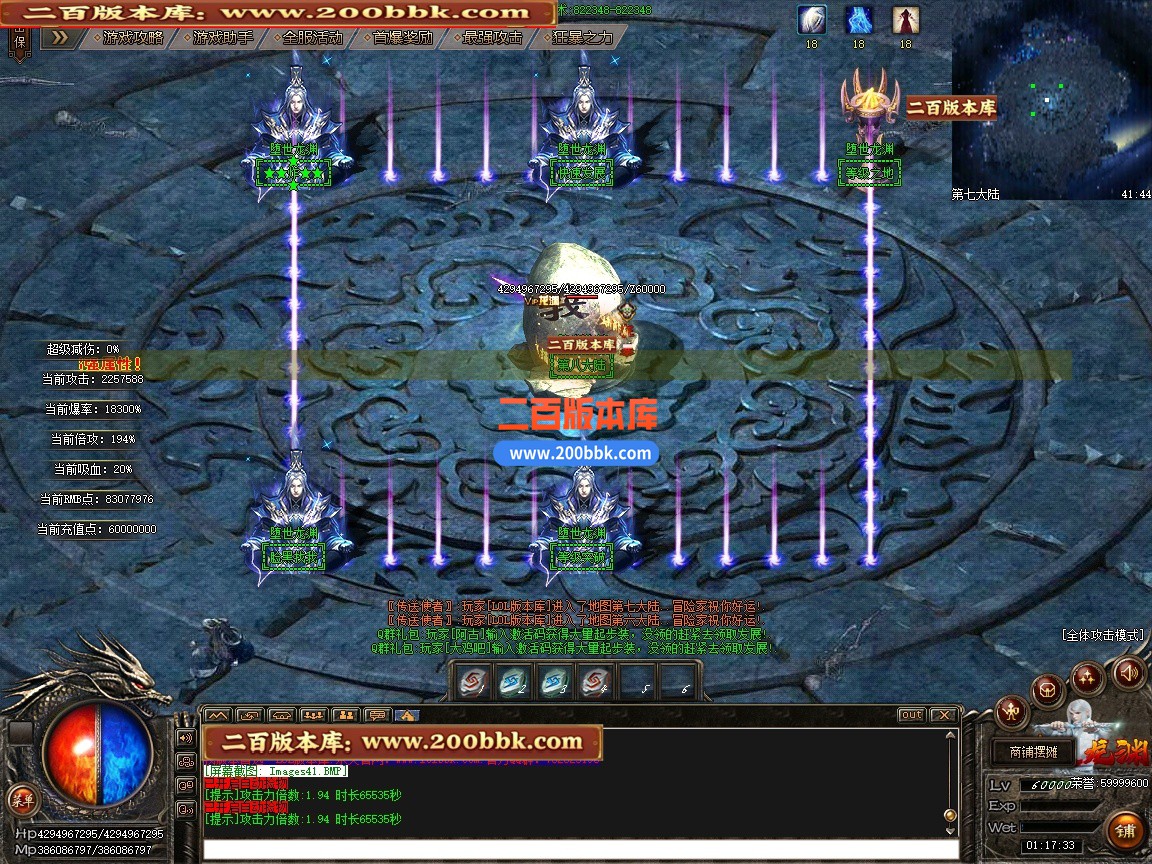Close the chat panel with X

tap(943, 715)
